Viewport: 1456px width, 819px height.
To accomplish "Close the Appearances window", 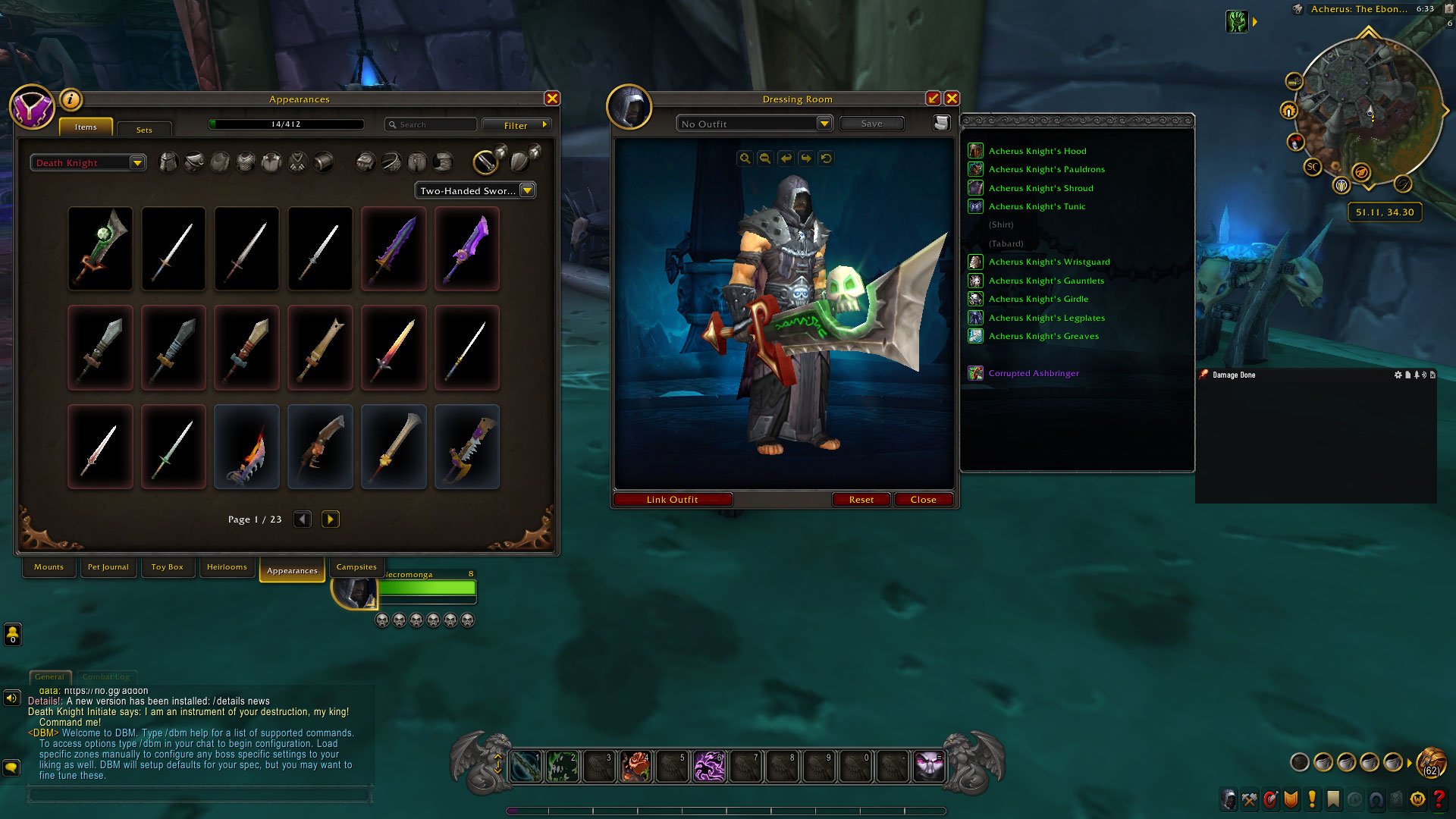I will (x=552, y=99).
